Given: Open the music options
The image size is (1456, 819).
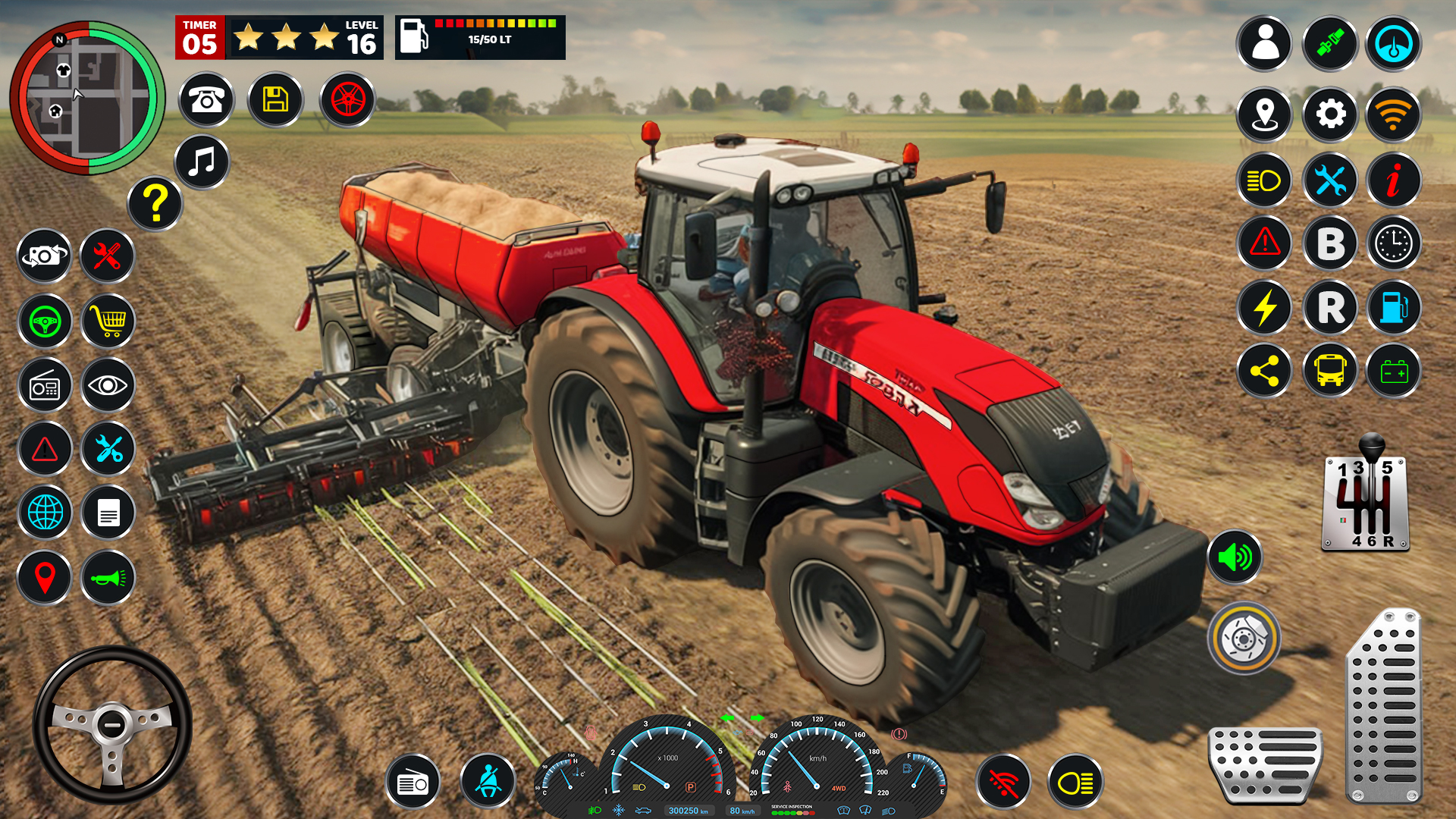Looking at the screenshot, I should pos(199,163).
